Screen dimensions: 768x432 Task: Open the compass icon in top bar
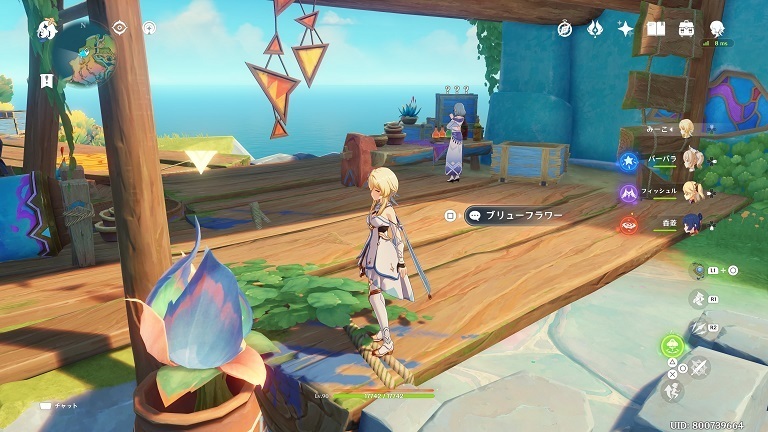click(x=565, y=29)
